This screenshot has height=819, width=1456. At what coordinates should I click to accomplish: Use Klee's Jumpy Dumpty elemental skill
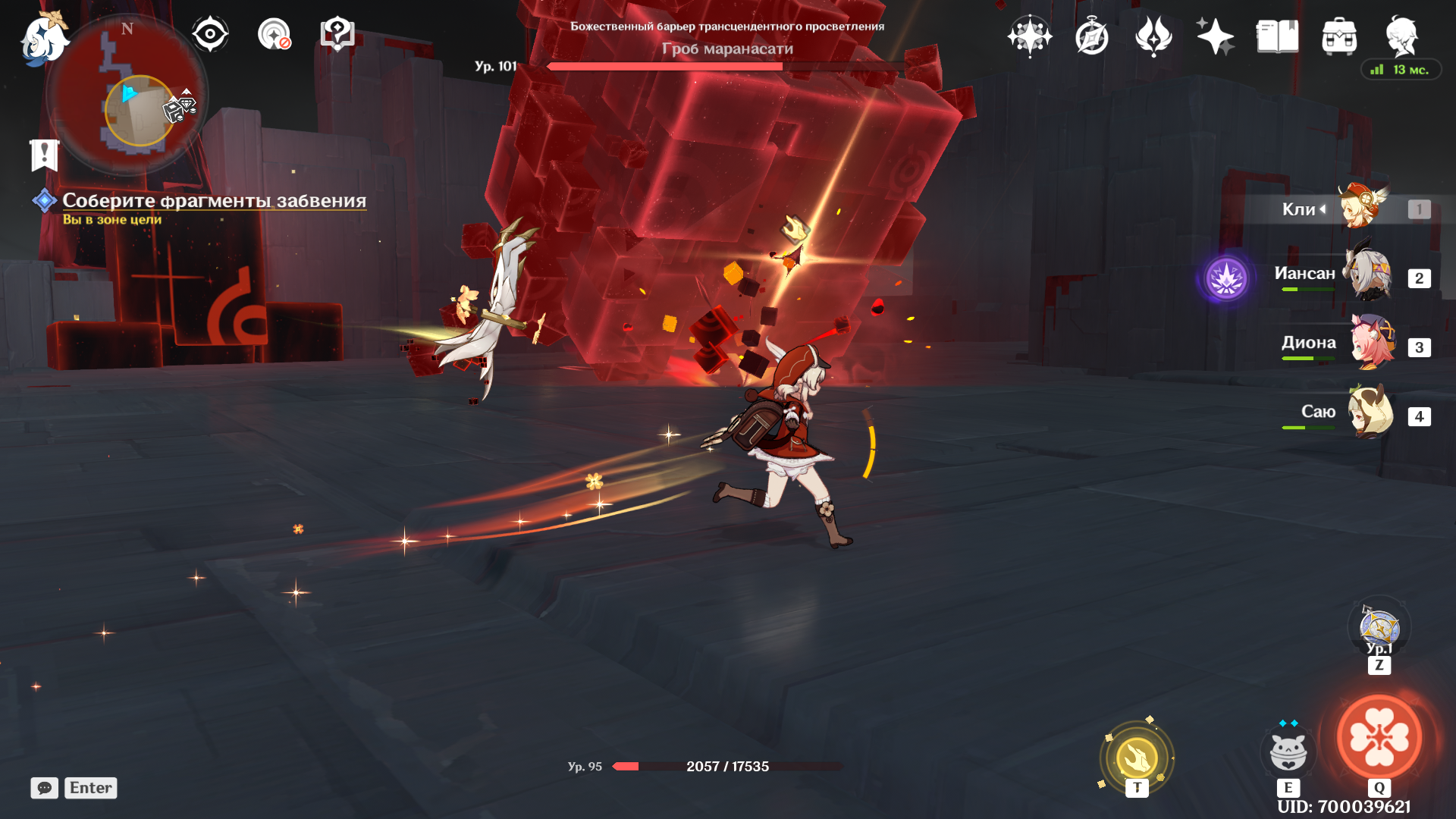point(1288,751)
